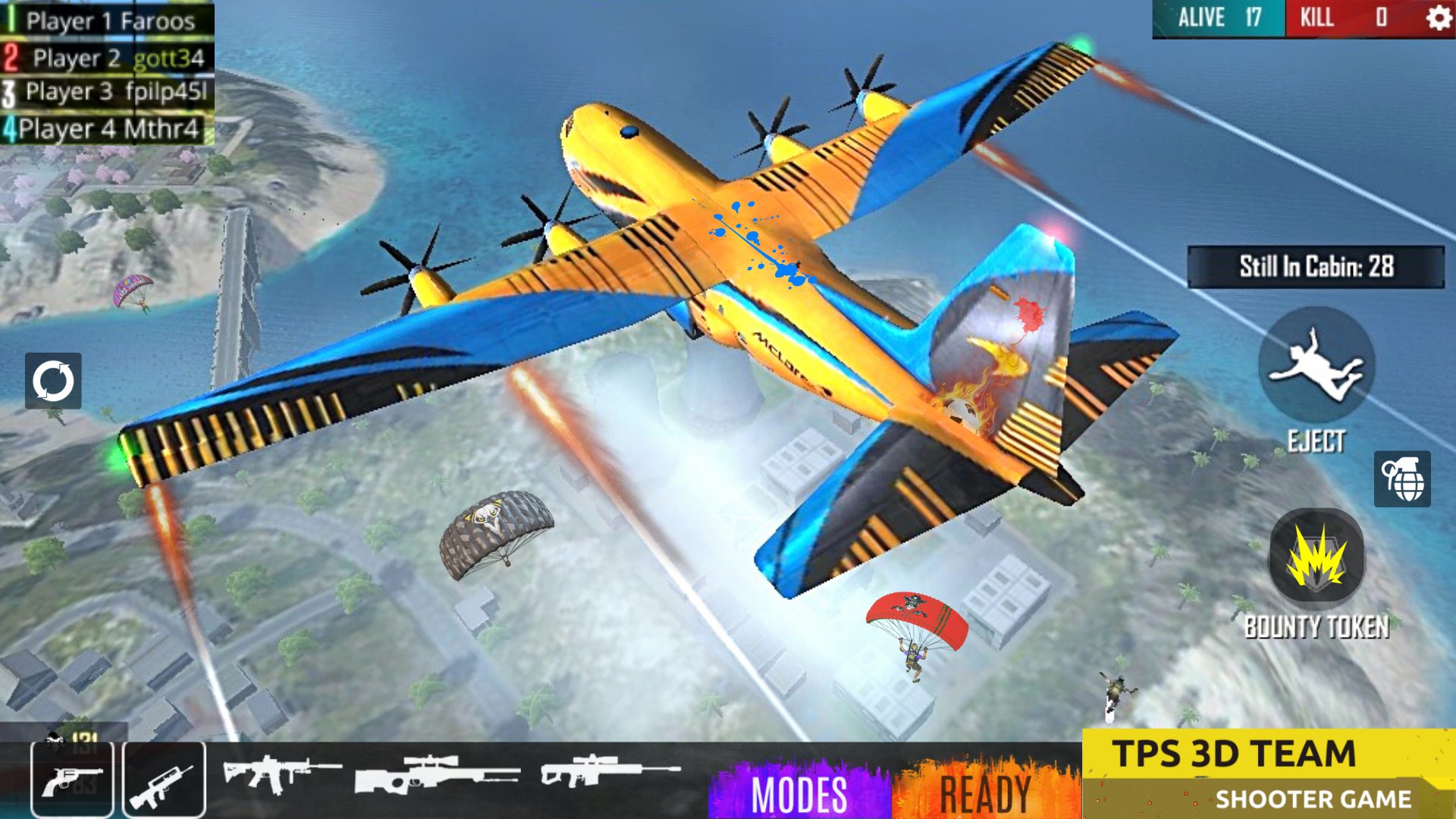Select Player 4 Mthr4 in the roster
Viewport: 1456px width, 819px height.
point(108,129)
